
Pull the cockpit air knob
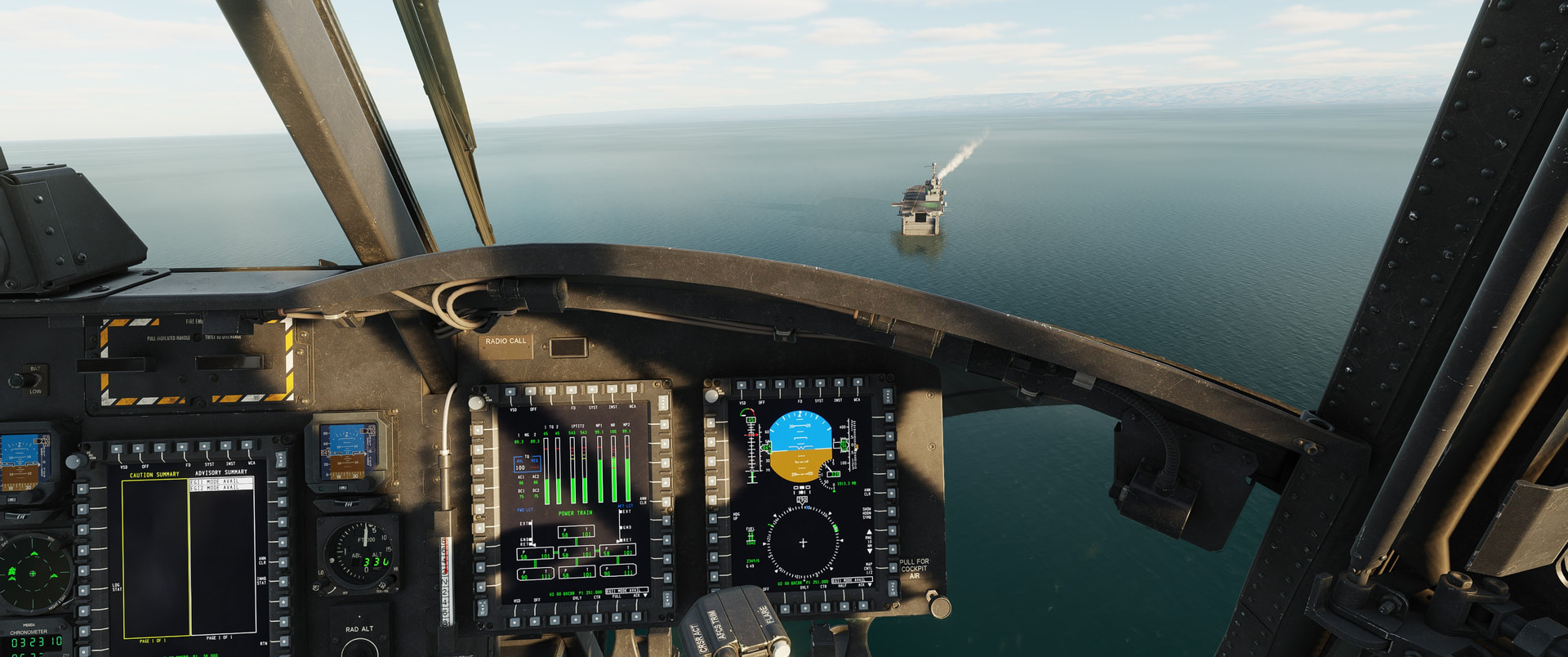point(938,606)
